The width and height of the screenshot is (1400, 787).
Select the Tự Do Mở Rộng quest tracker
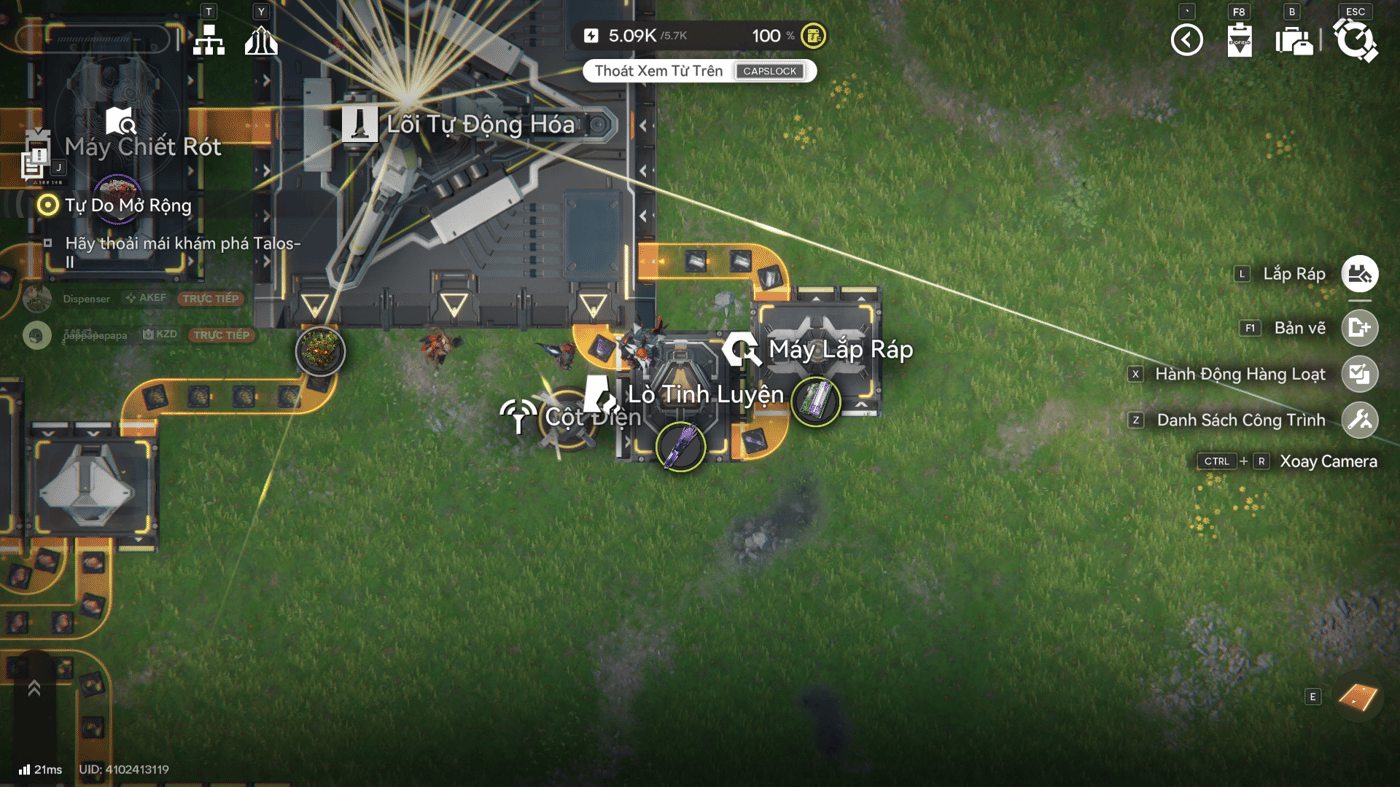(128, 205)
